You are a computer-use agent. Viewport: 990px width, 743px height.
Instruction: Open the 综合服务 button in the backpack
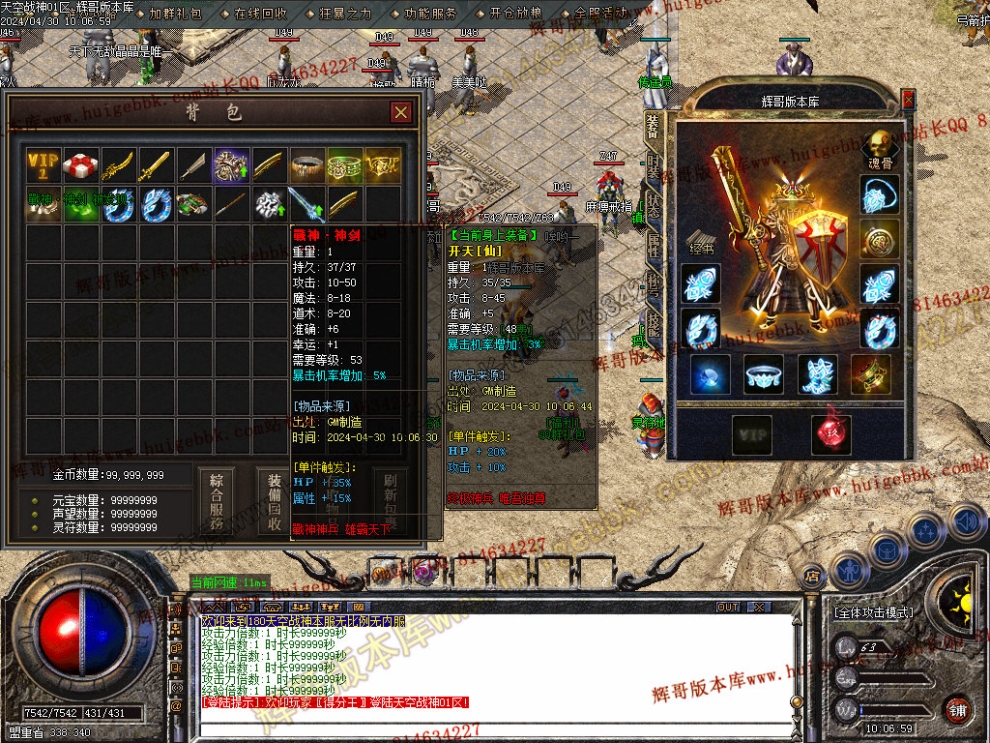(214, 501)
